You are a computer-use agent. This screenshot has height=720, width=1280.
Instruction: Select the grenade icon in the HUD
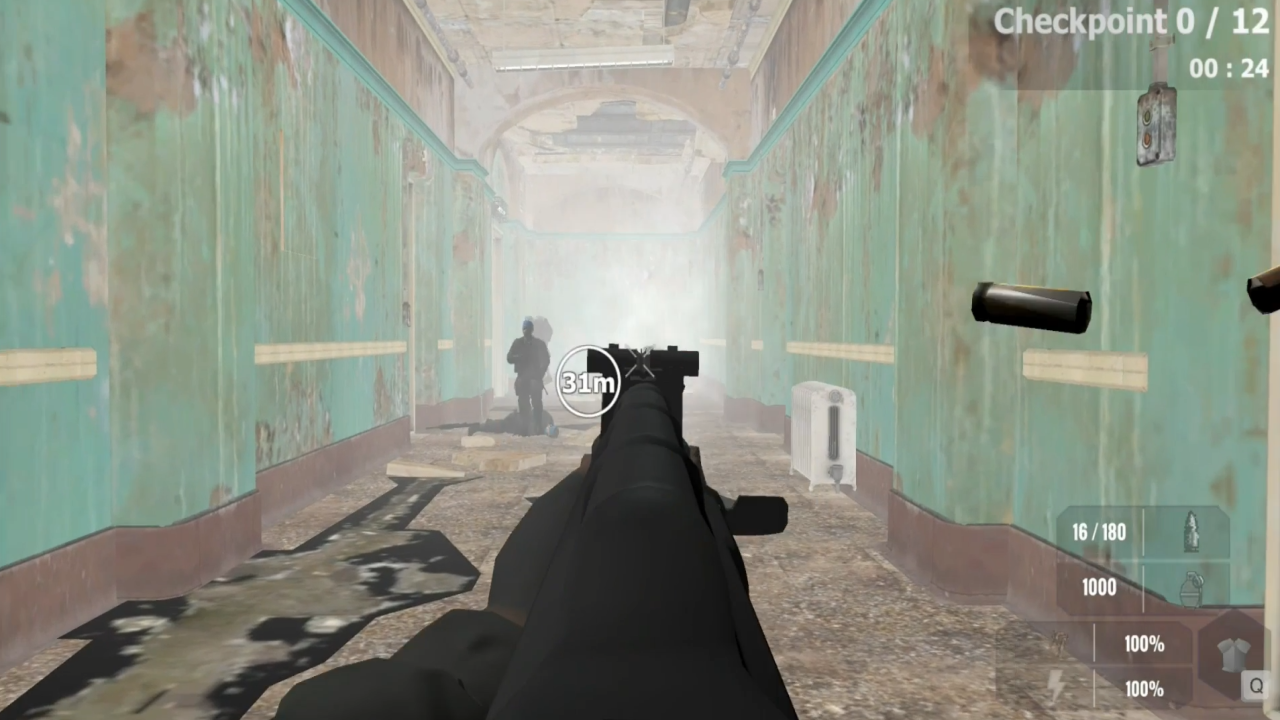point(1192,587)
